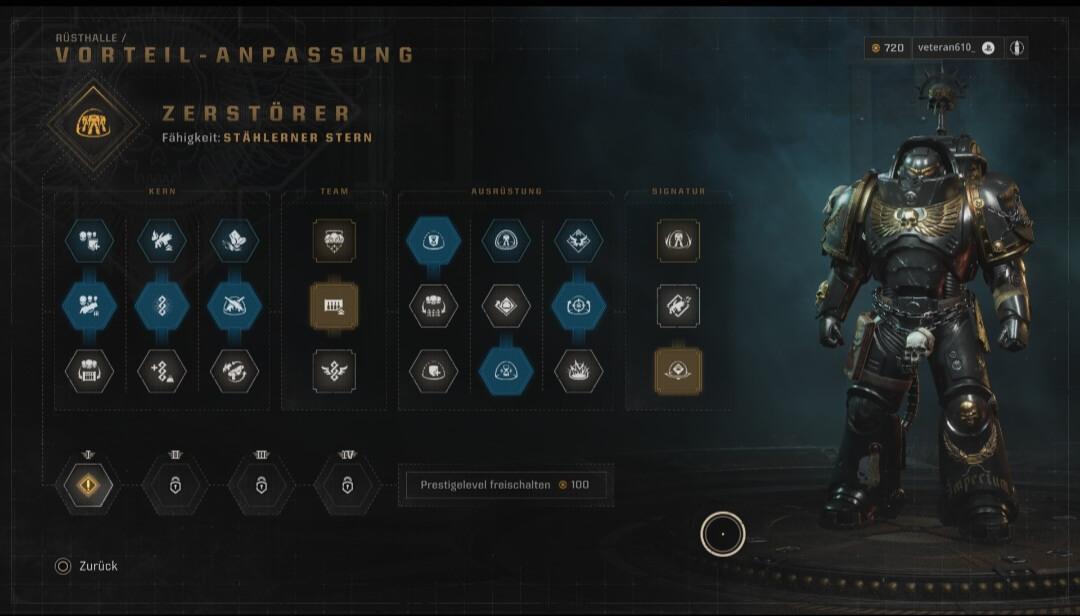Pick the gold Signatur perk at the bottom
The image size is (1080, 616).
[678, 370]
